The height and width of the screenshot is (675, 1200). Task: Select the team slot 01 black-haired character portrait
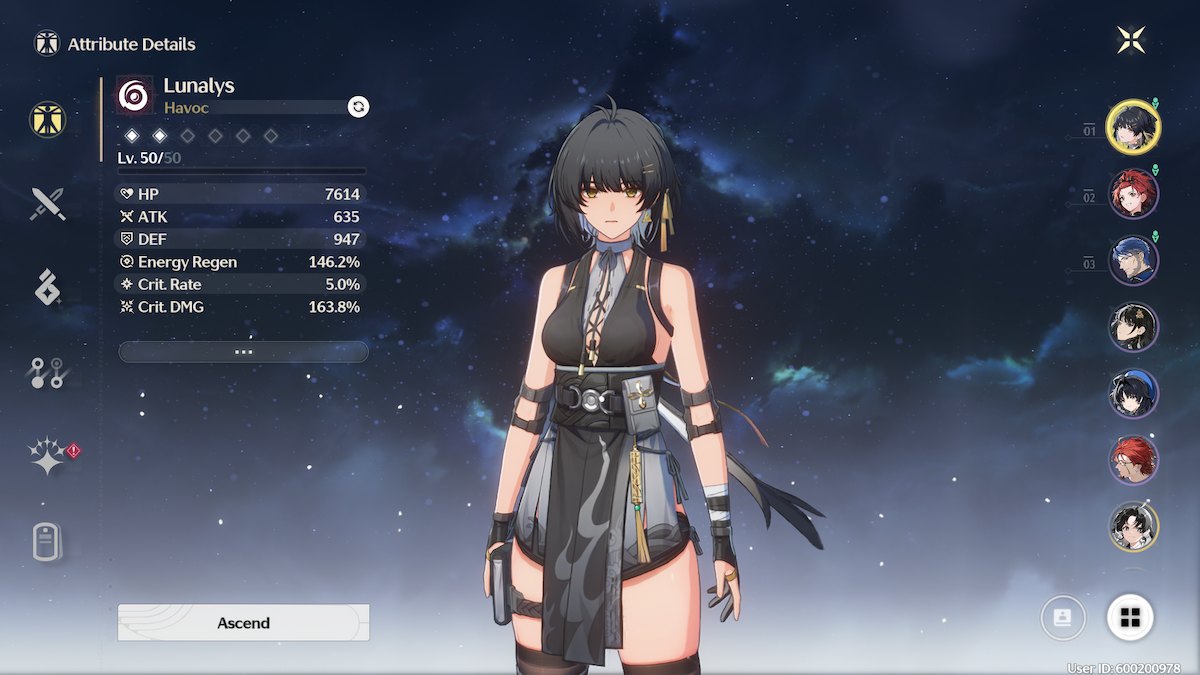pyautogui.click(x=1133, y=127)
